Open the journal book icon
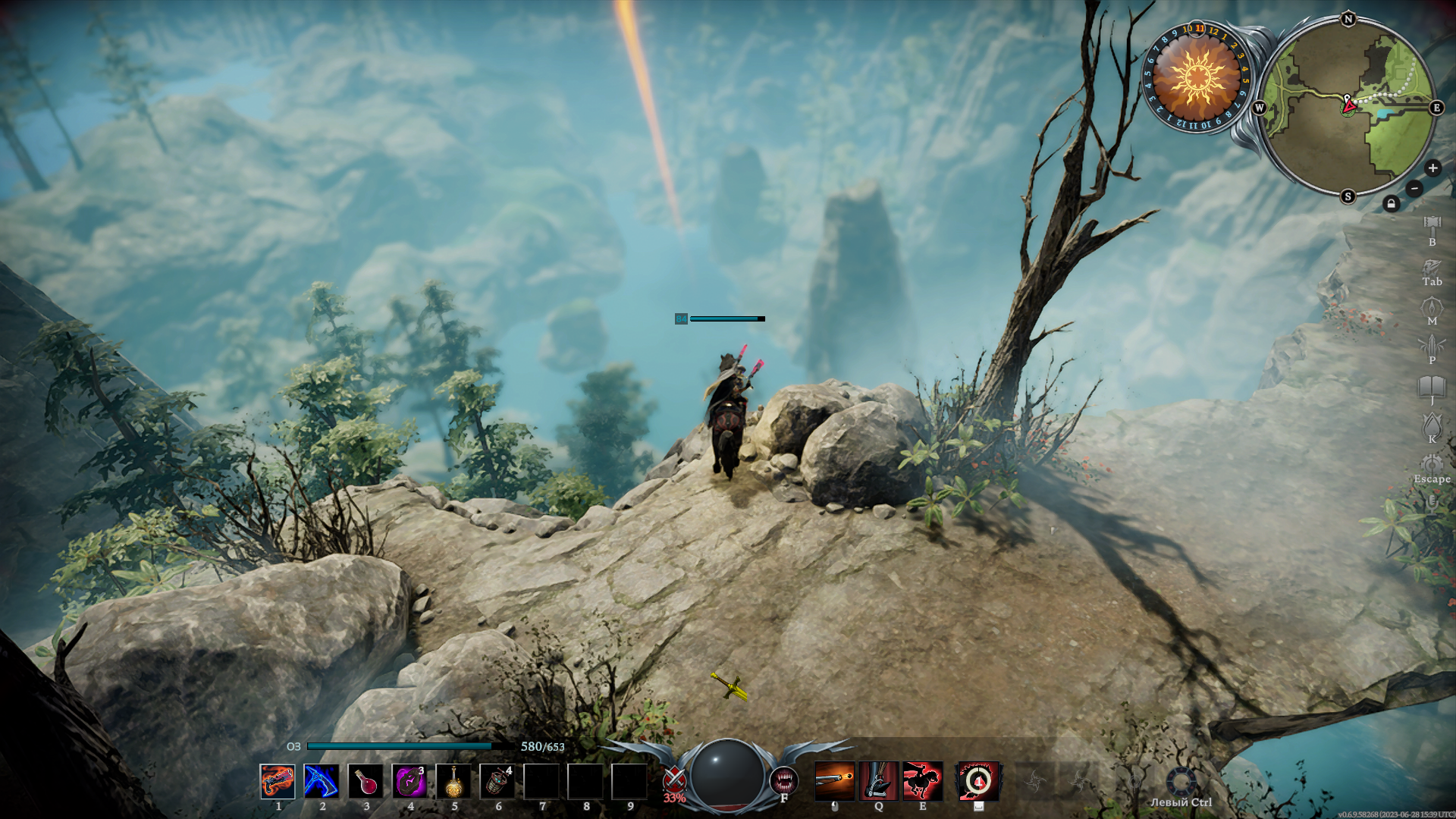 point(1432,386)
